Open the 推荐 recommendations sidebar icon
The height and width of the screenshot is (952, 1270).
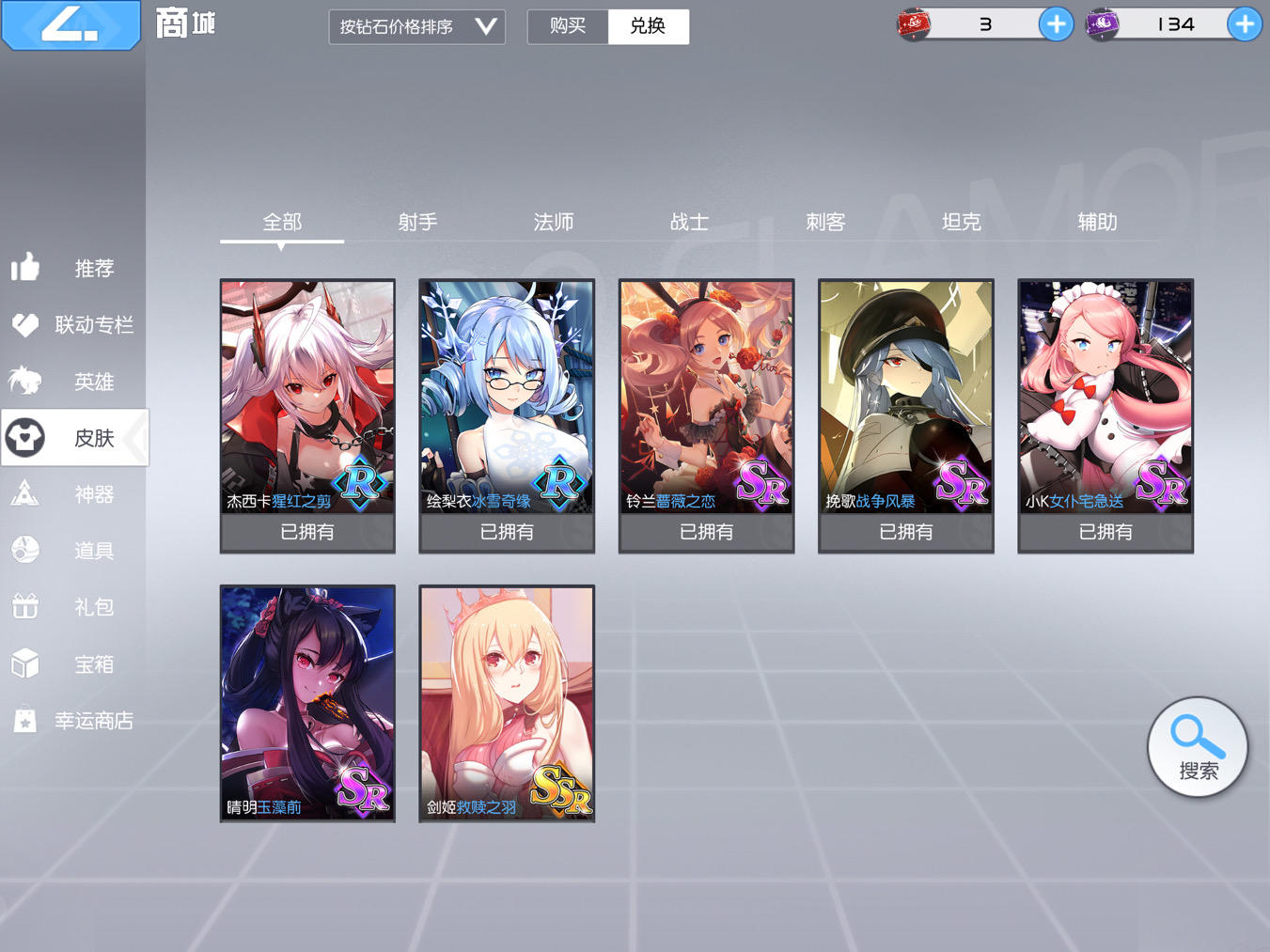click(x=25, y=268)
